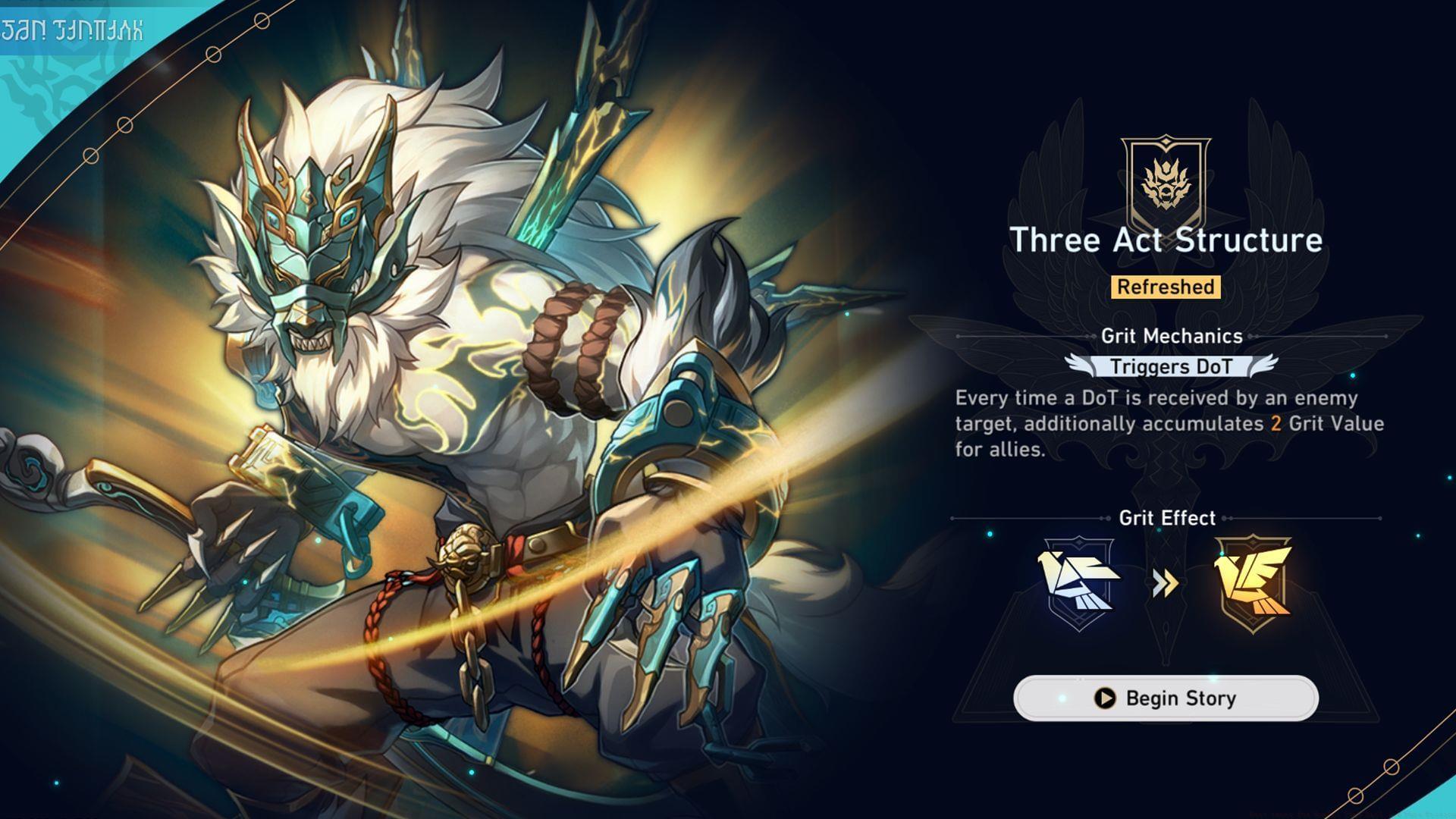Expand the Grit Effect section
Screen dimensions: 1456x819
pyautogui.click(x=1168, y=519)
